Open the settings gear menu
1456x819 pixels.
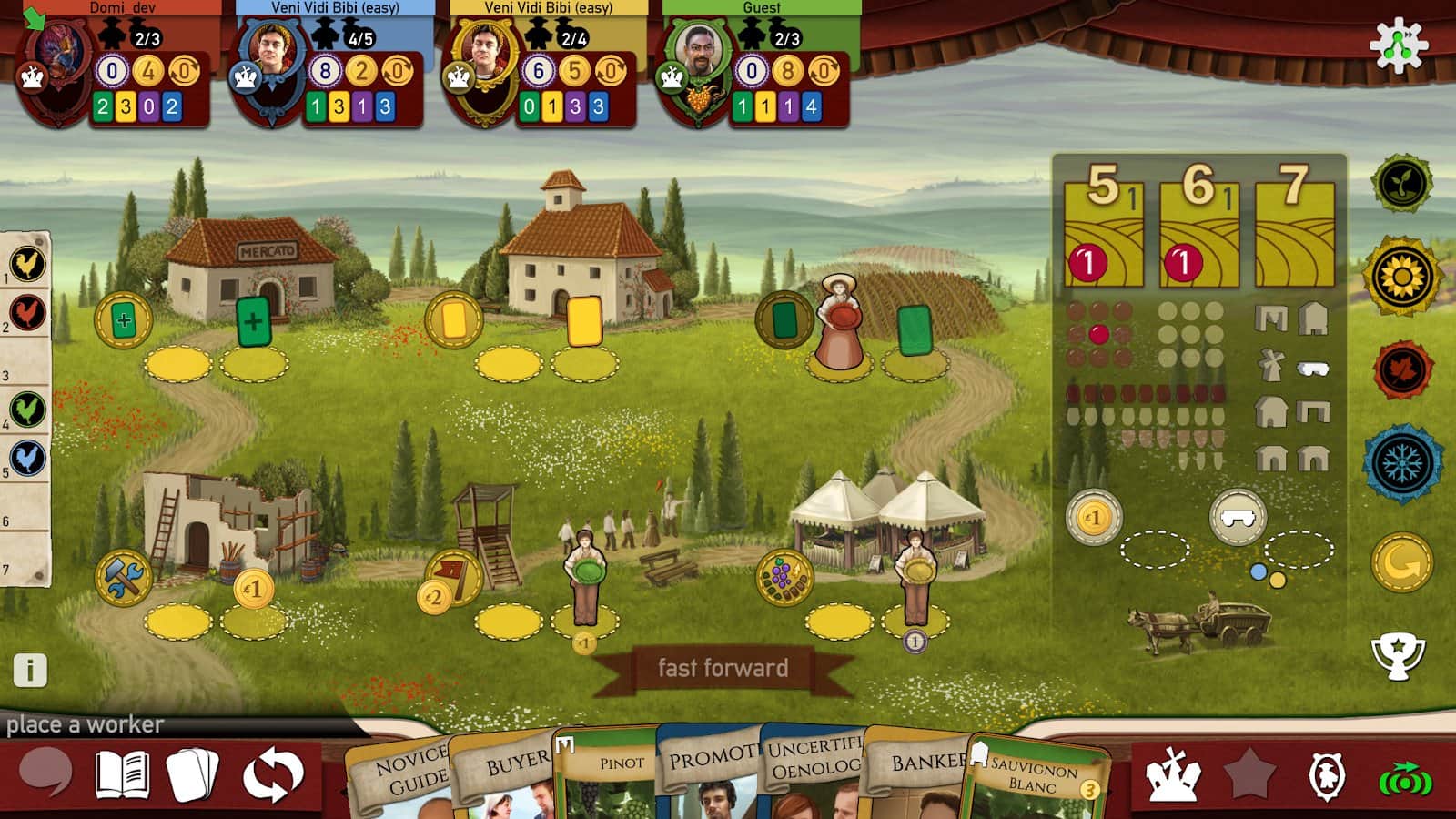pyautogui.click(x=1398, y=45)
